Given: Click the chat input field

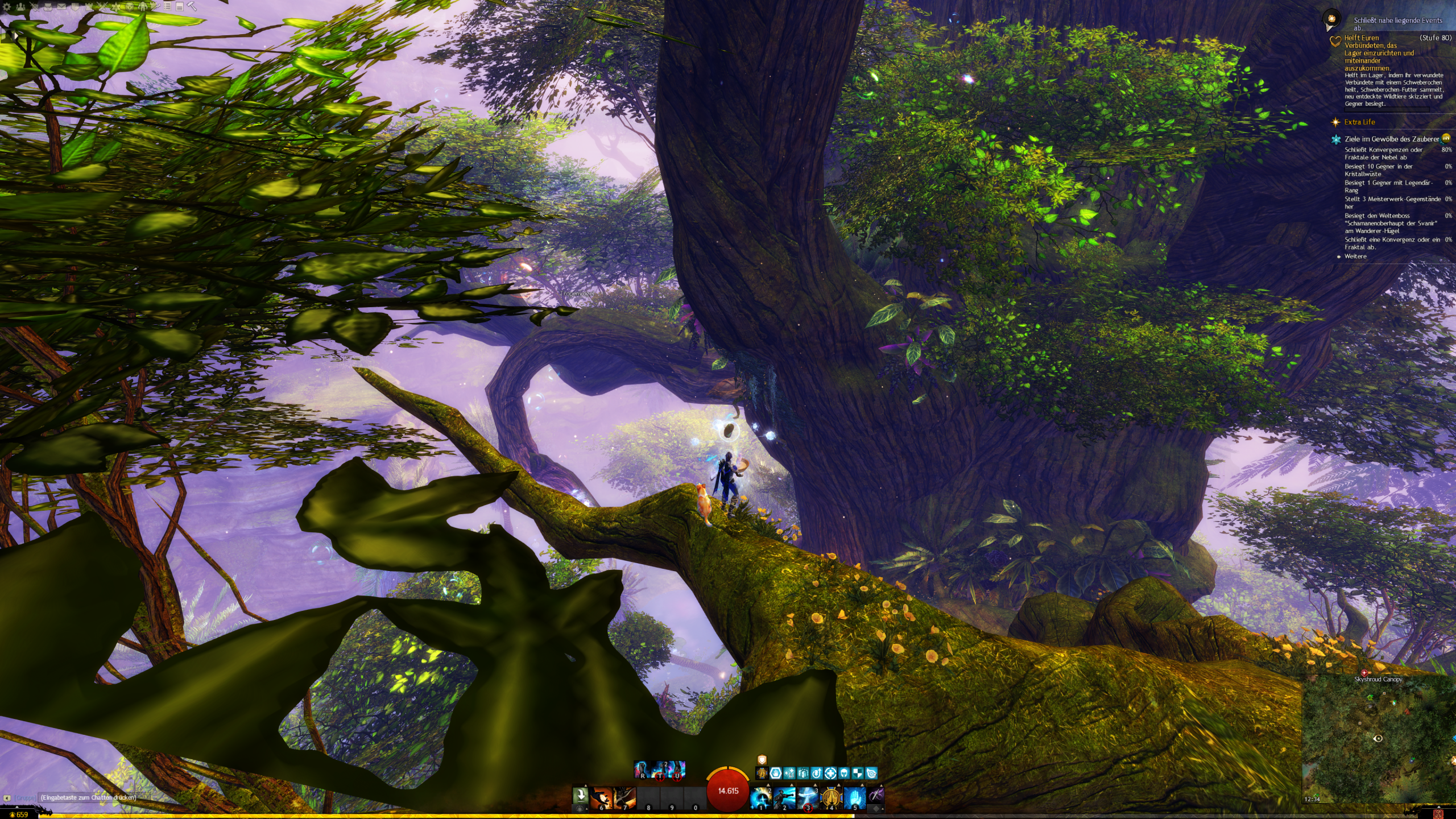Looking at the screenshot, I should (x=88, y=797).
